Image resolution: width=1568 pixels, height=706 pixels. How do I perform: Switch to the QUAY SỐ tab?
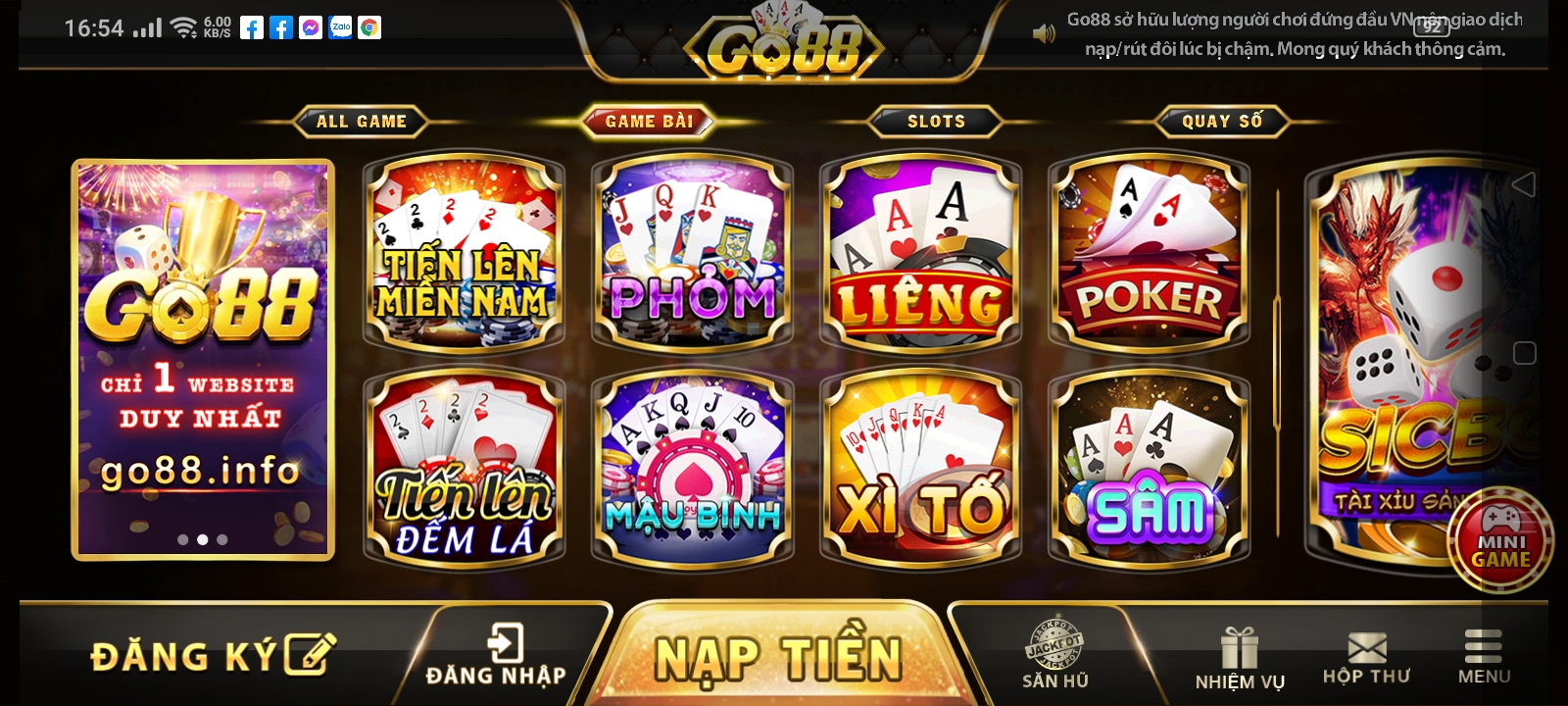[x=1222, y=122]
